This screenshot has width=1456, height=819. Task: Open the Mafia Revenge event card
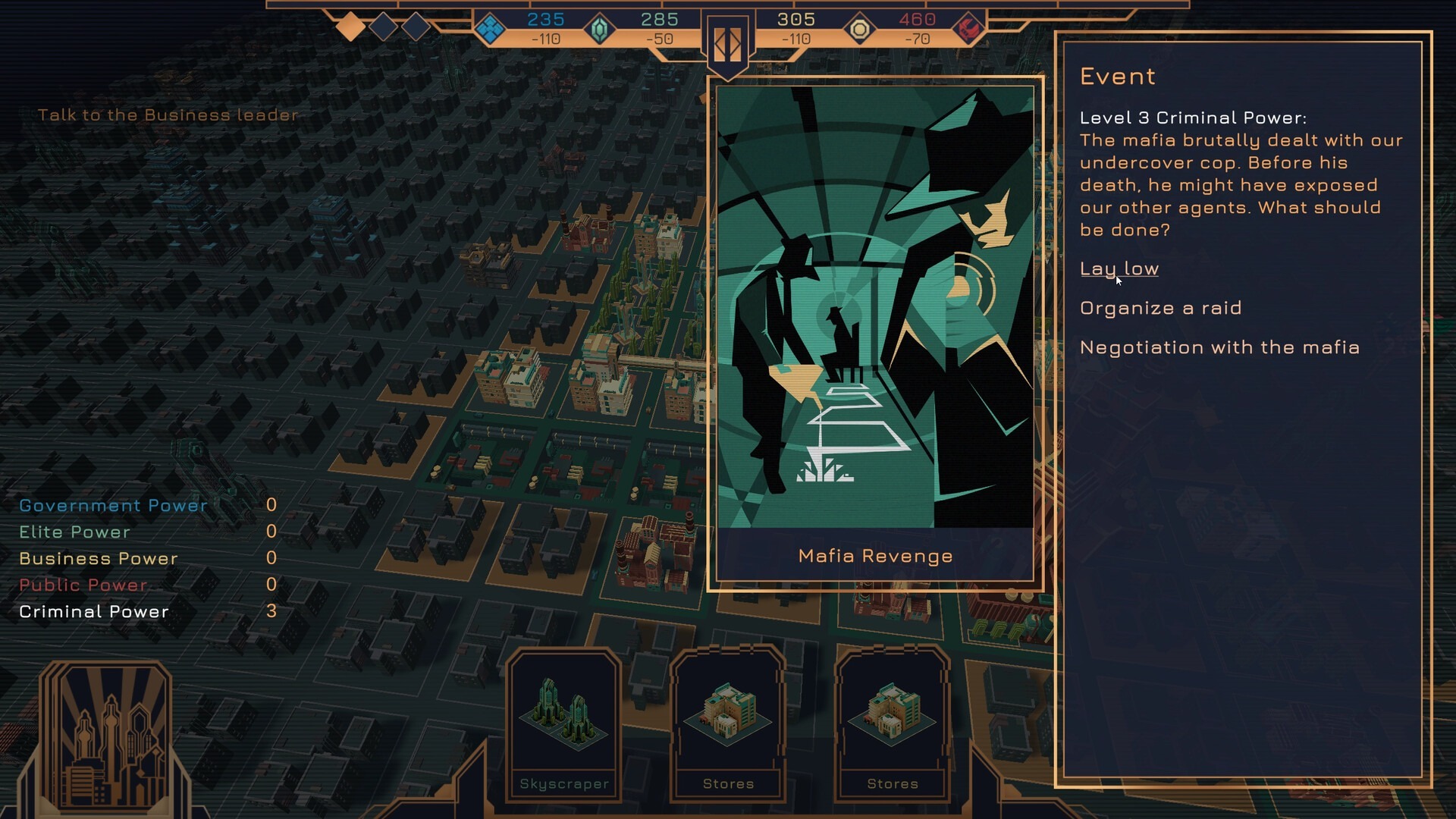(875, 334)
